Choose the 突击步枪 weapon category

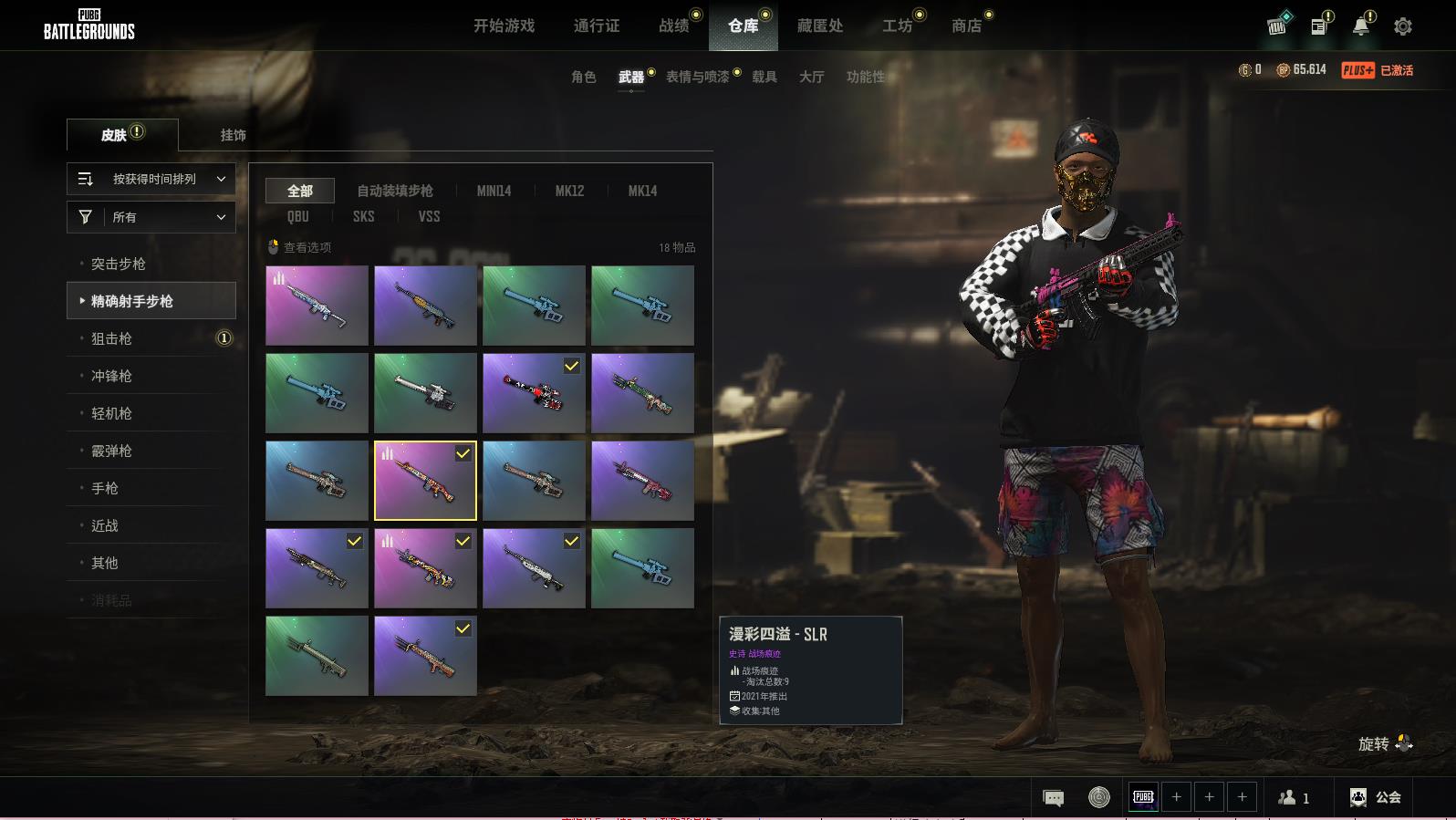pyautogui.click(x=119, y=264)
